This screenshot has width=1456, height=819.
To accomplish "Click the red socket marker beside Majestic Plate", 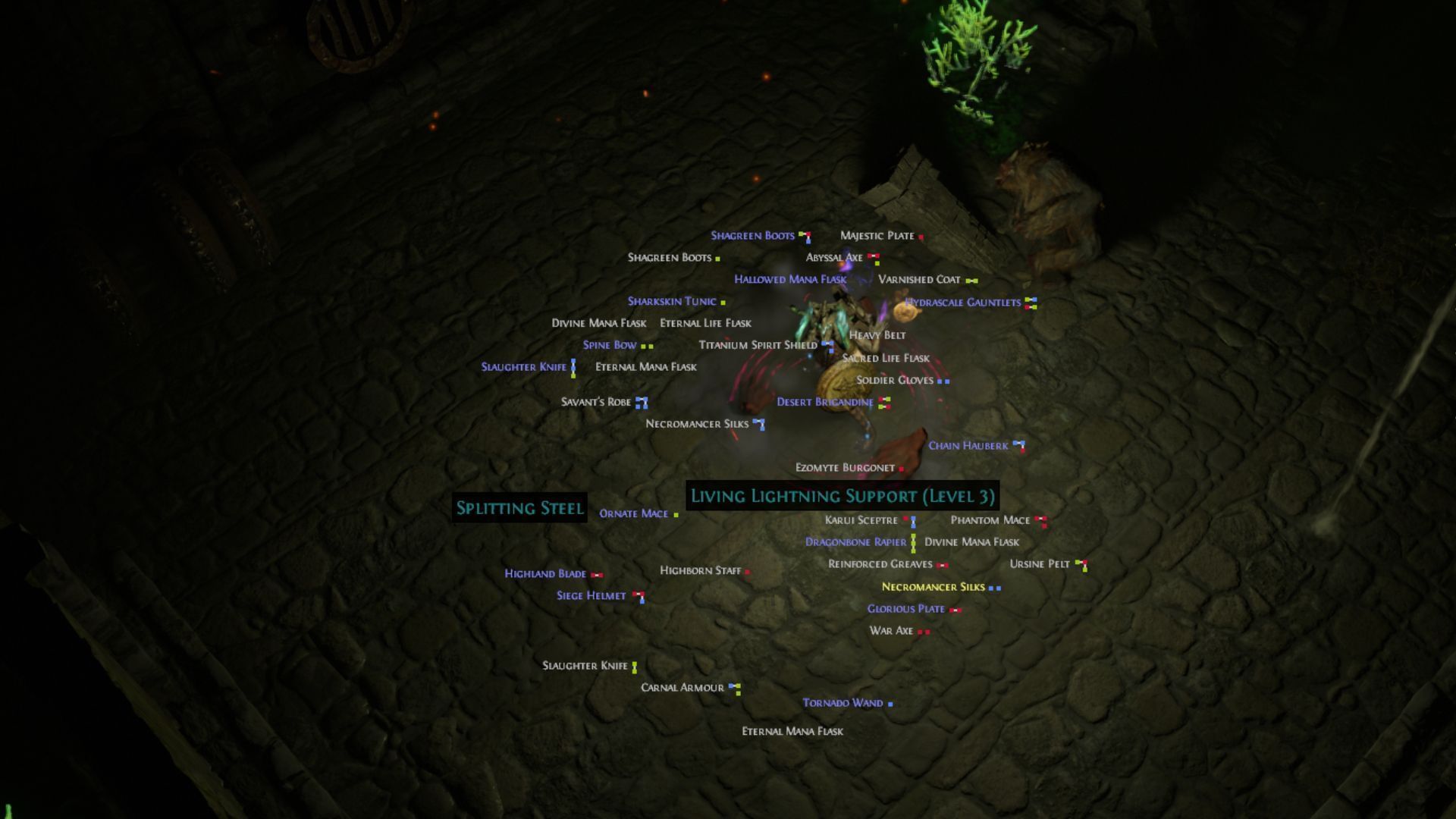I will 920,236.
